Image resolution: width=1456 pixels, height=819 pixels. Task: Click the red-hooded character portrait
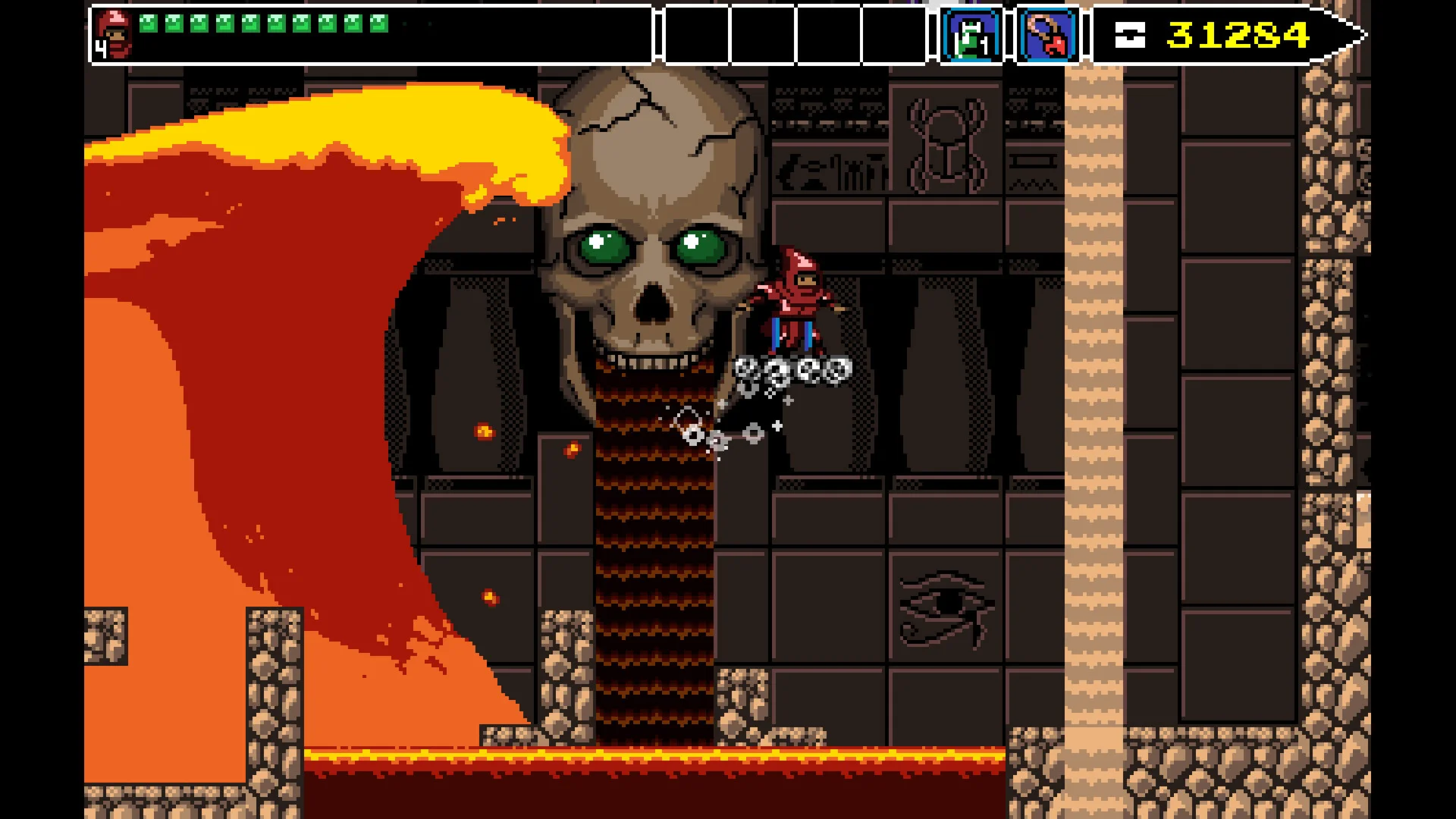tap(114, 34)
